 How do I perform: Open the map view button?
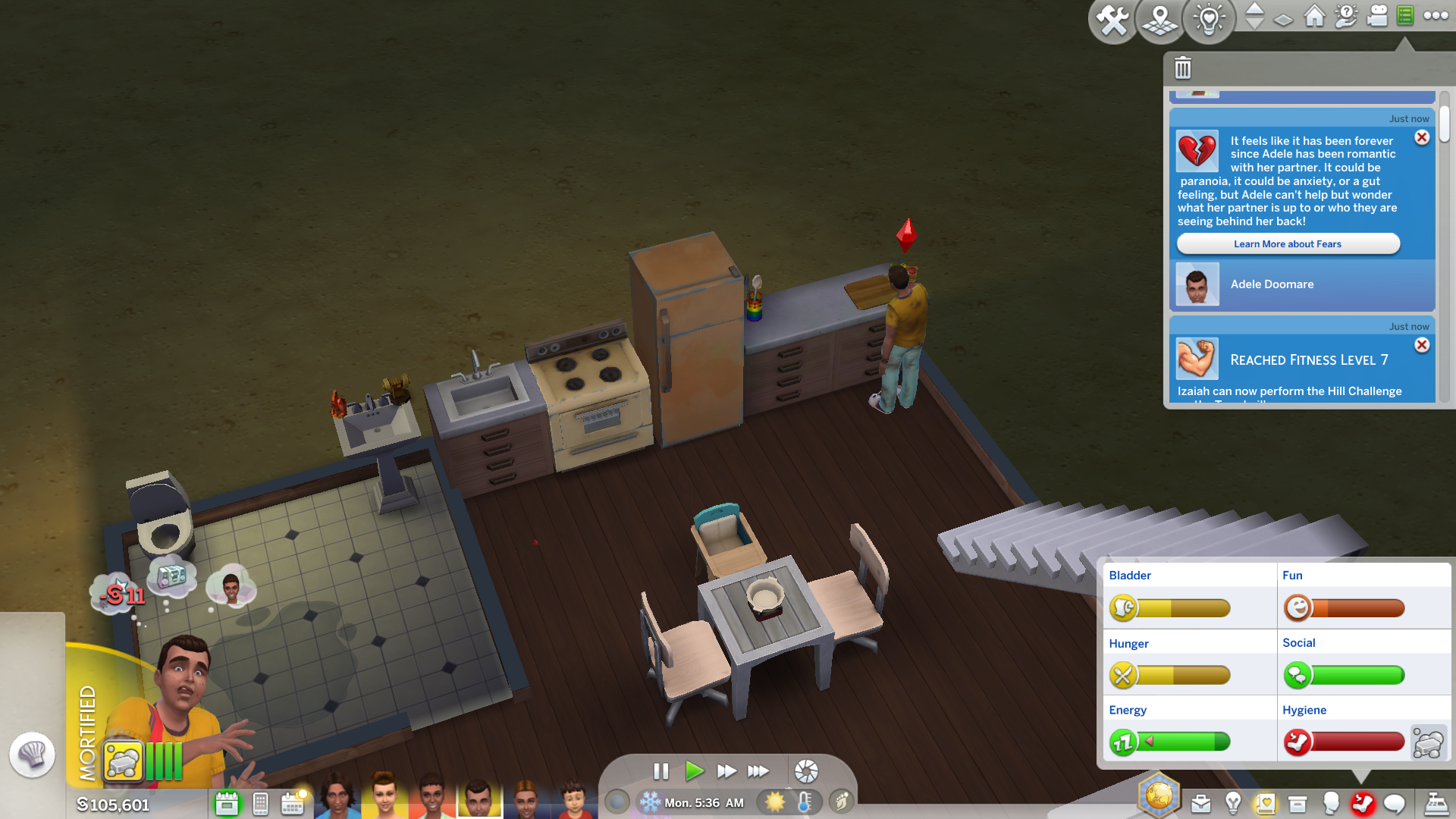tap(1160, 20)
